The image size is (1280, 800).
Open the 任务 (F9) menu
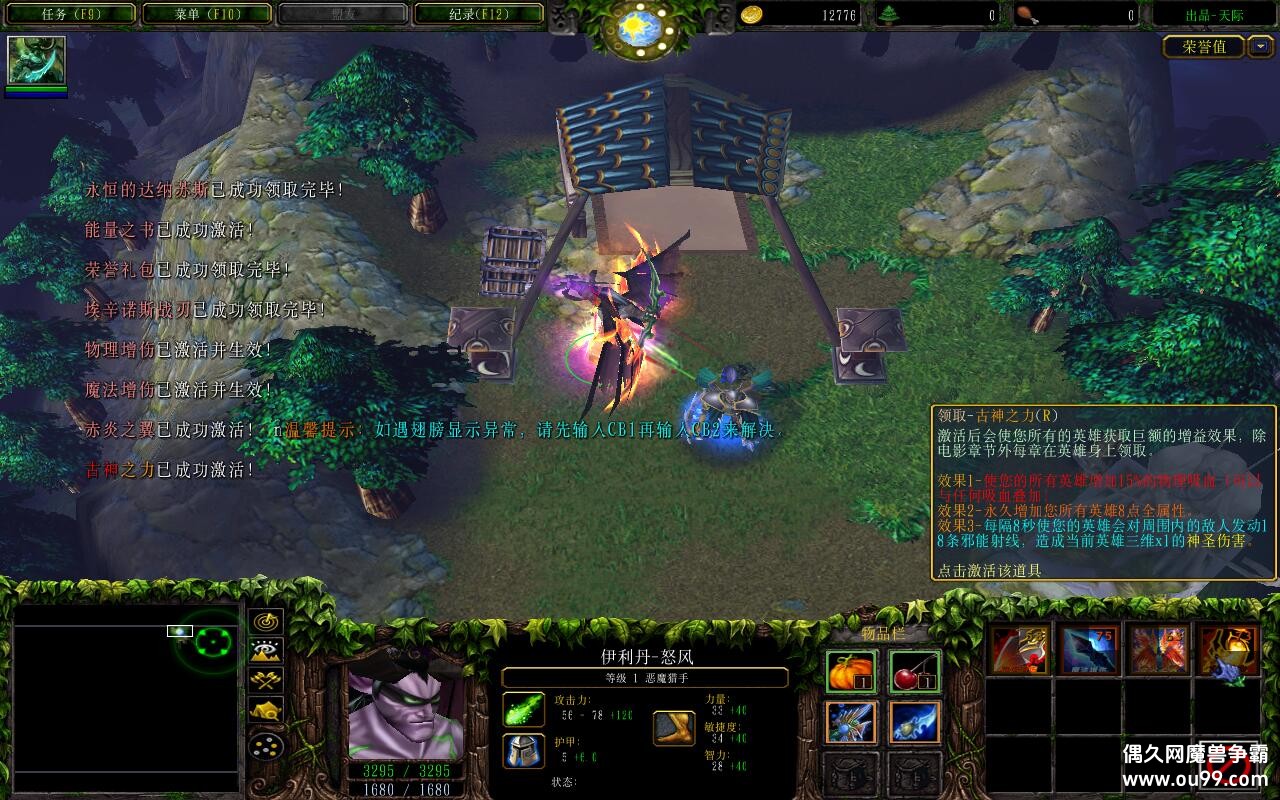point(70,14)
